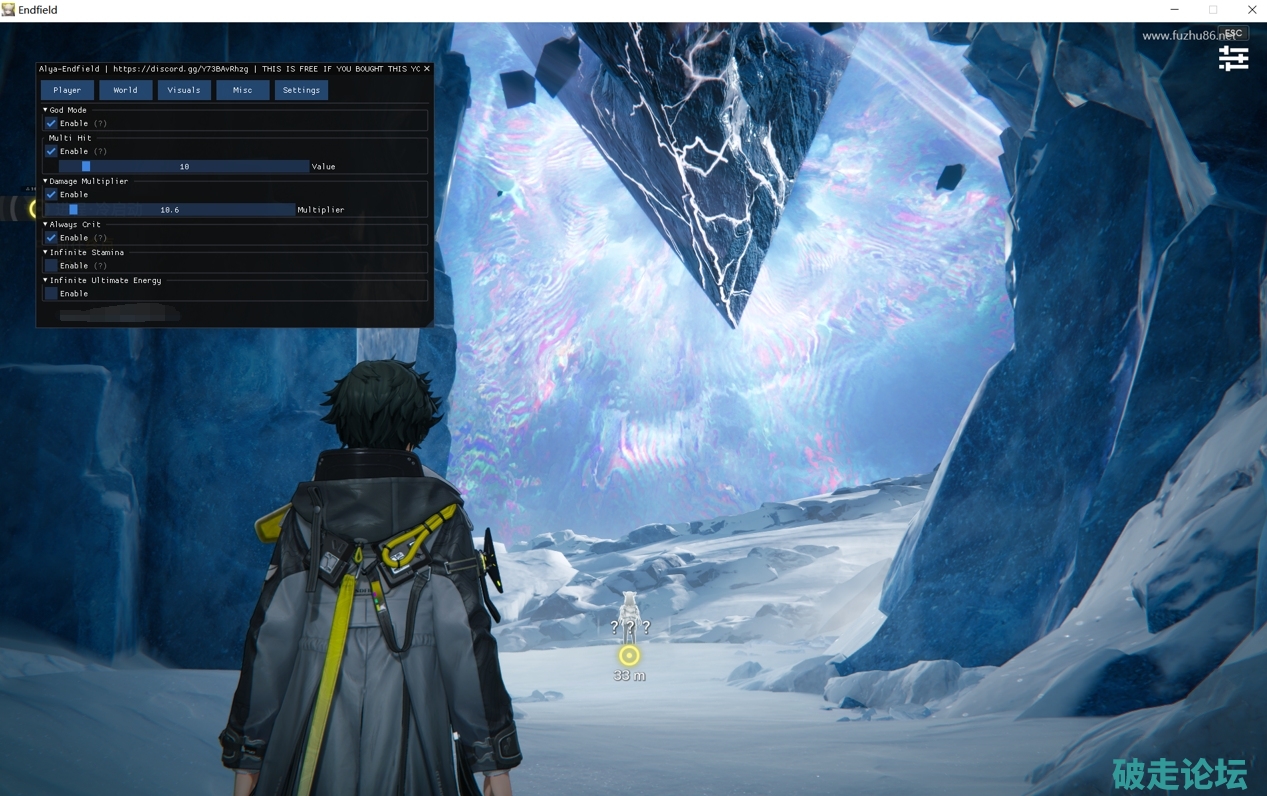Collapse the Always Crit section arrow
1267x796 pixels.
click(46, 224)
